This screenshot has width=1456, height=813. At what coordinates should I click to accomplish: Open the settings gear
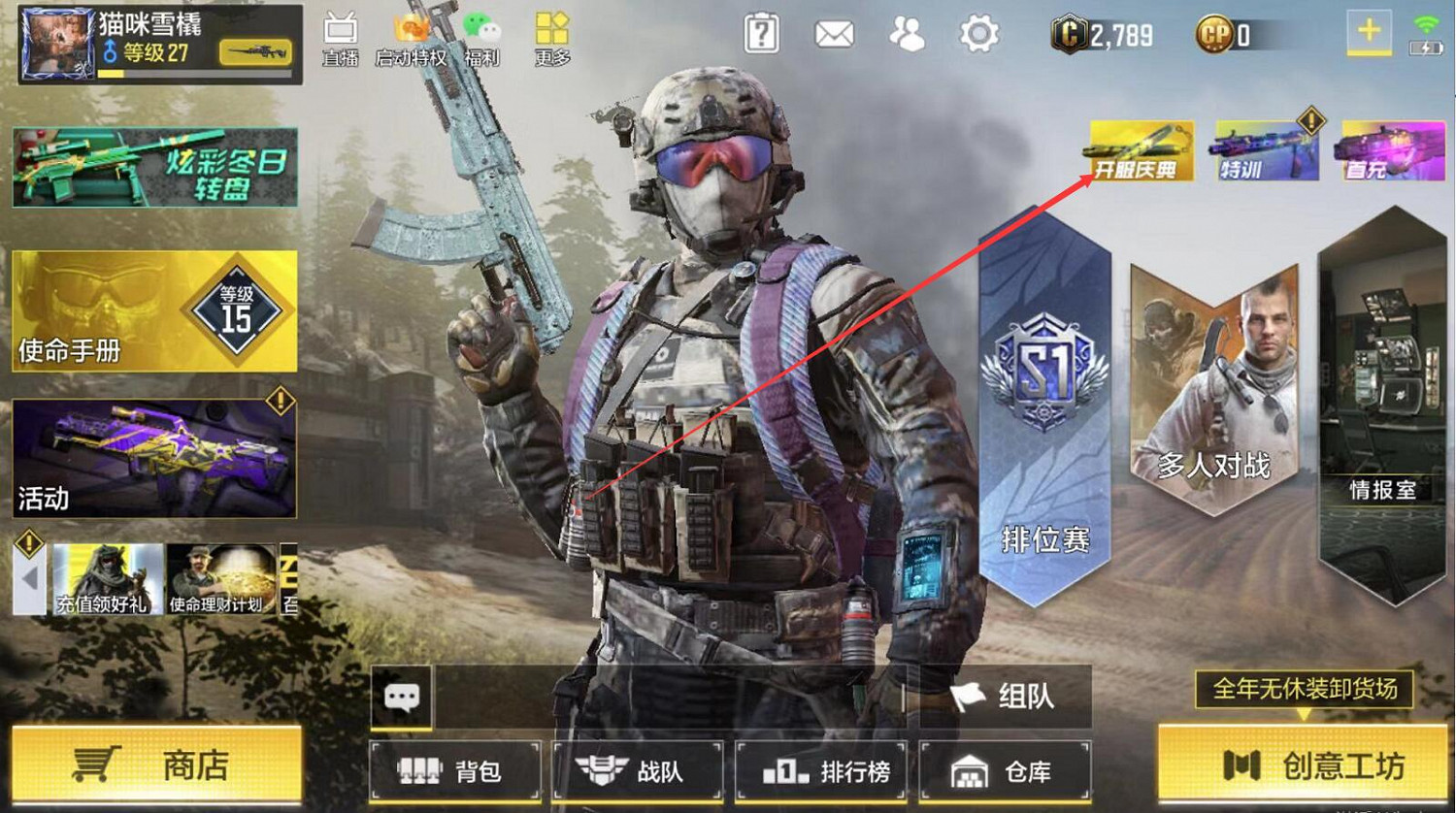pyautogui.click(x=980, y=32)
